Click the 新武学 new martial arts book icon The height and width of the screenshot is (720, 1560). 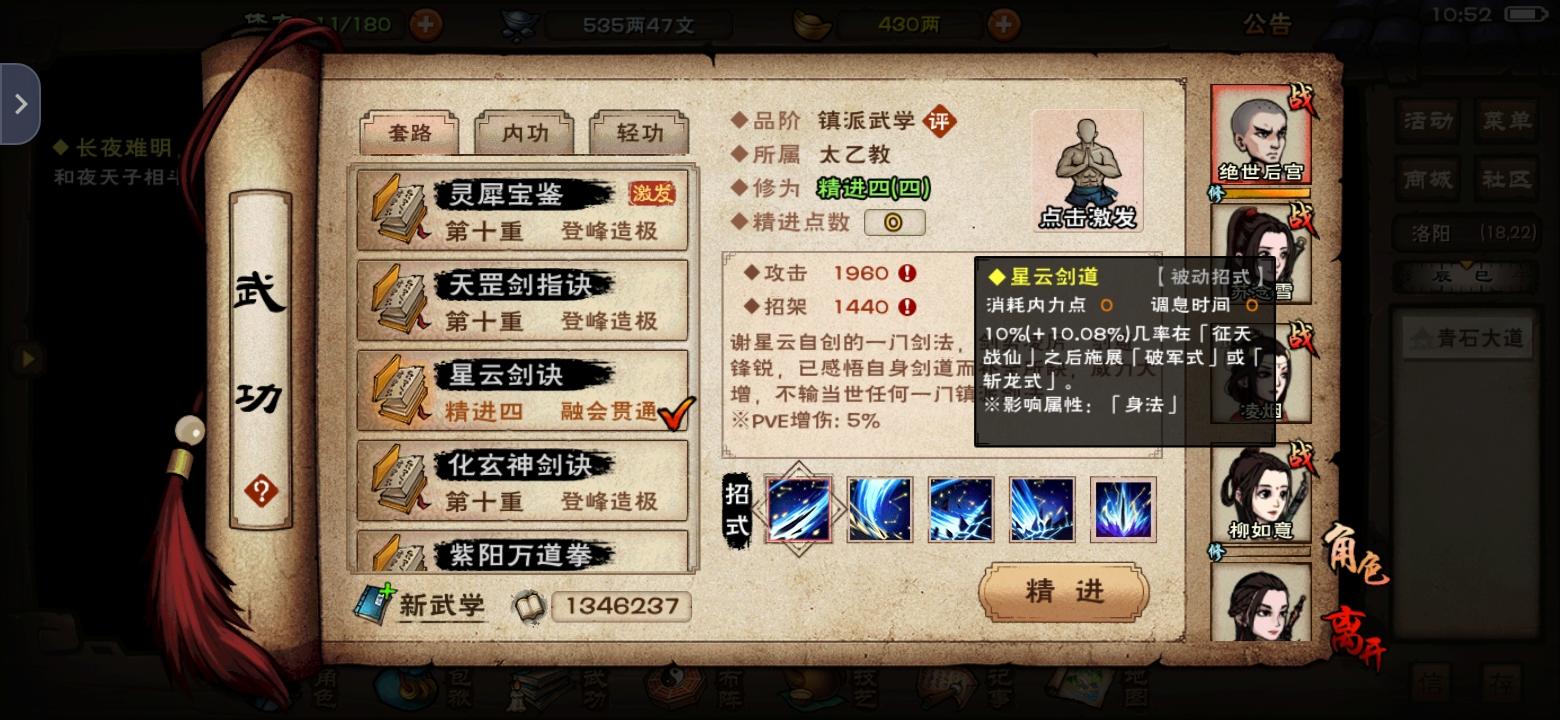pyautogui.click(x=374, y=605)
